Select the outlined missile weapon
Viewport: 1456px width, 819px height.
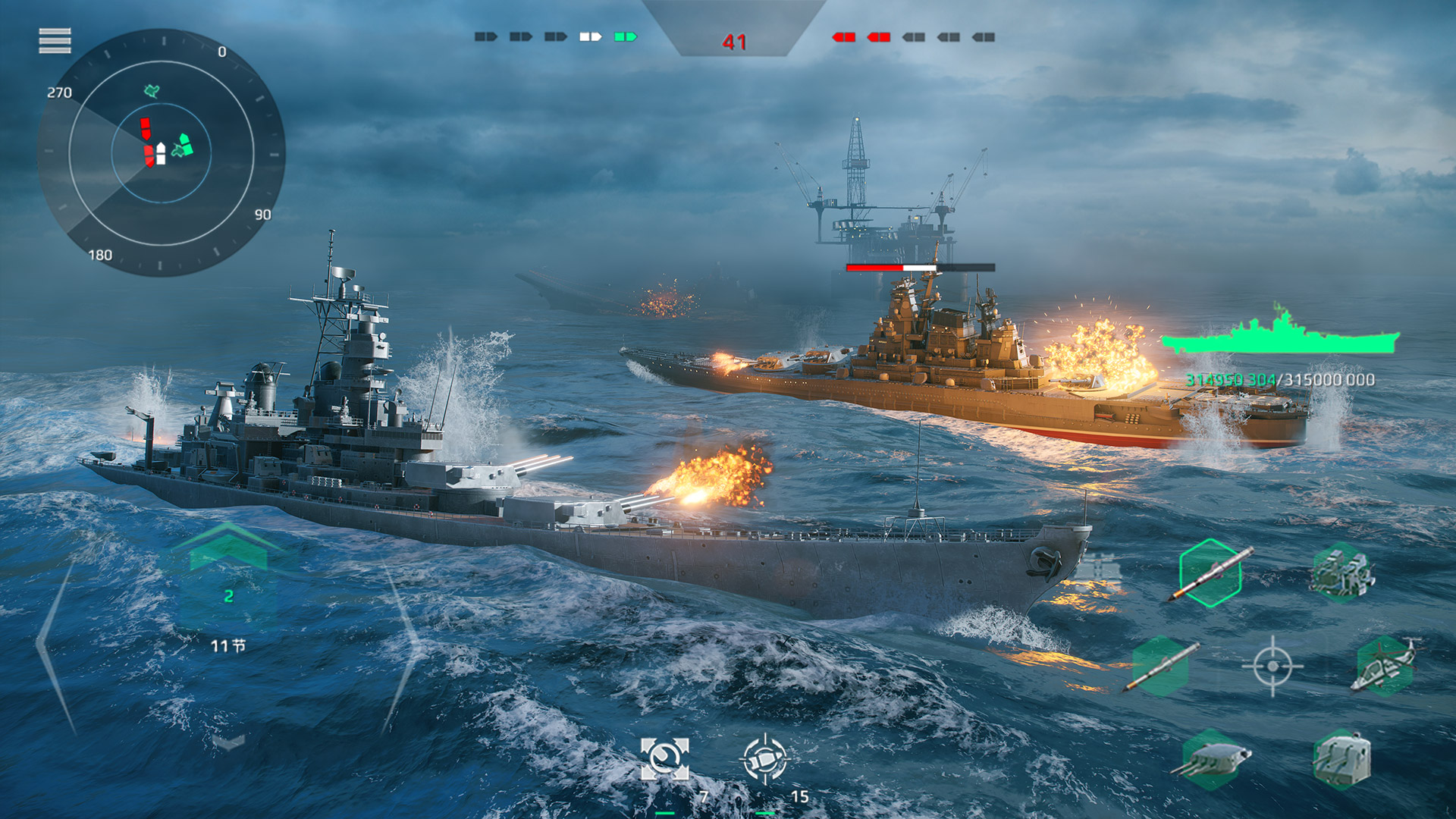coord(1210,573)
